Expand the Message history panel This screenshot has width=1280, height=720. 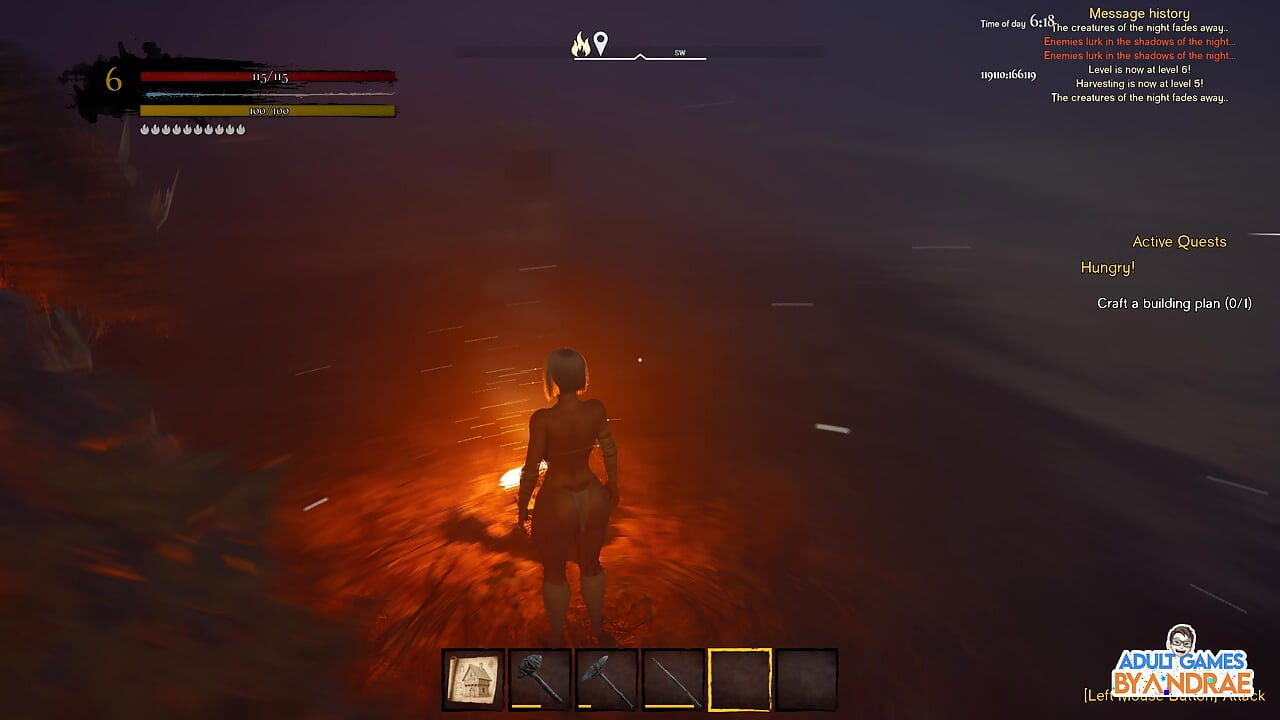pyautogui.click(x=1138, y=13)
